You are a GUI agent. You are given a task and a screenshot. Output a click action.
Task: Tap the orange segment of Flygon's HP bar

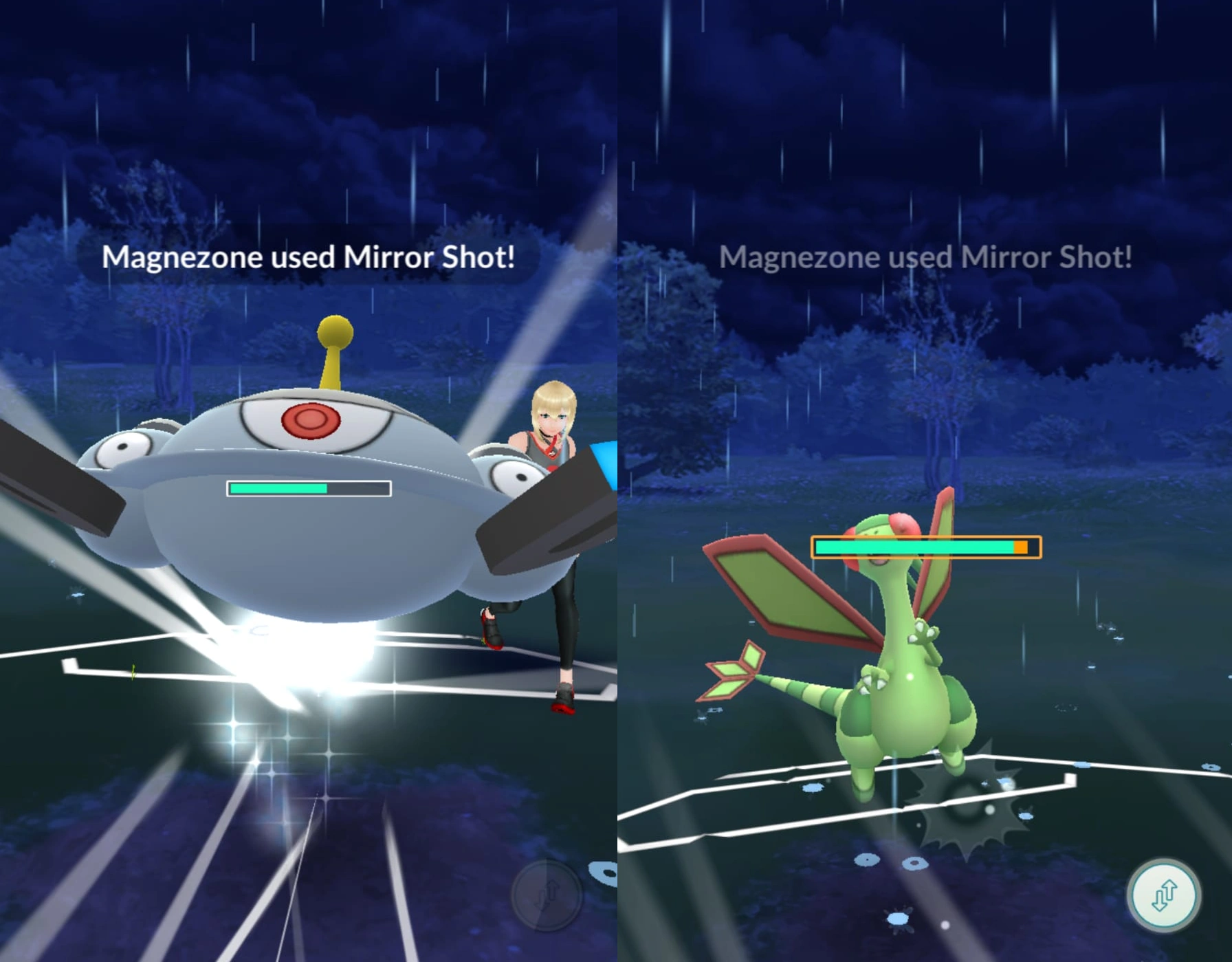point(1018,545)
